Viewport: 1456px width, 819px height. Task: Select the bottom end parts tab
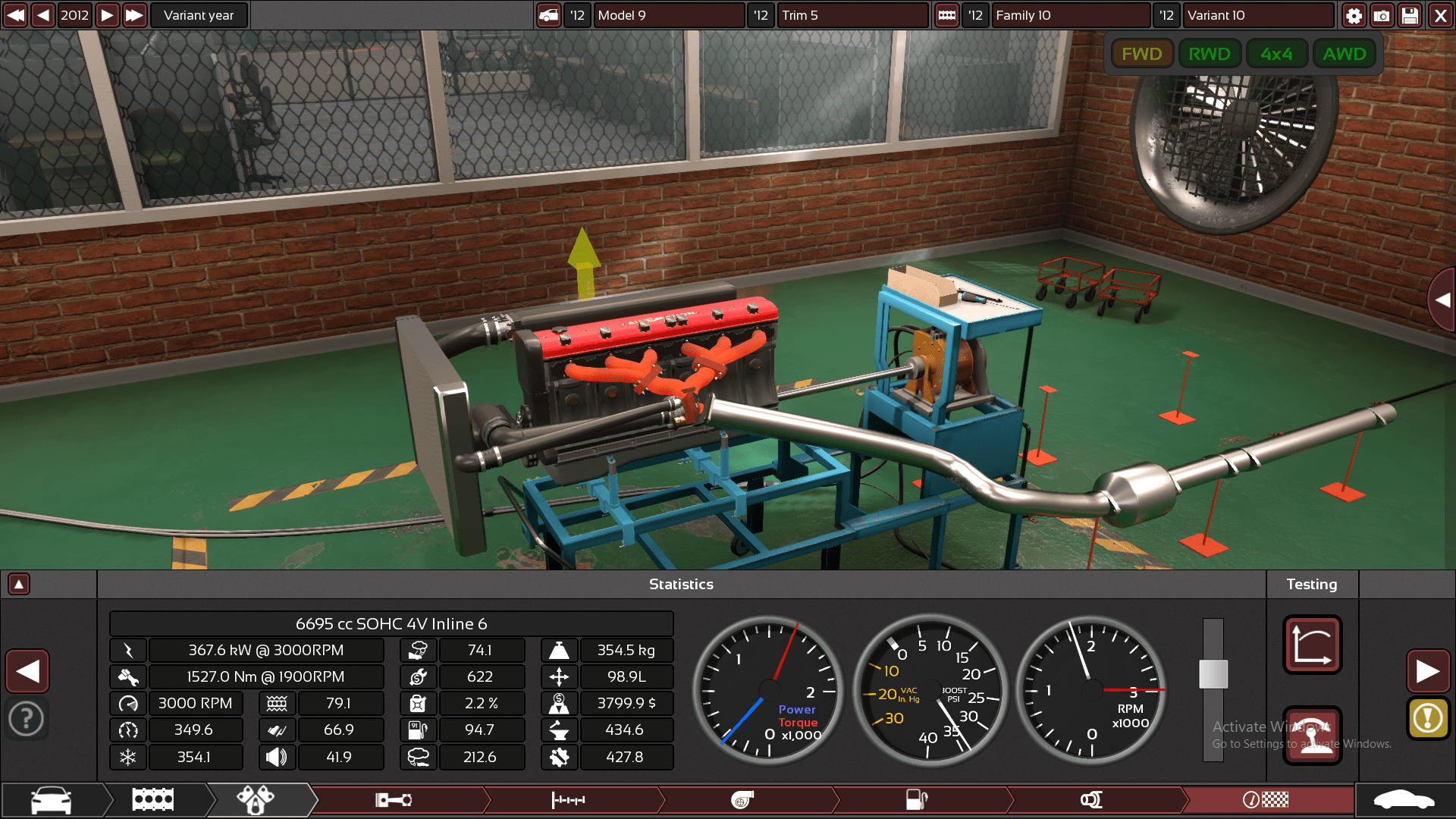[x=394, y=799]
